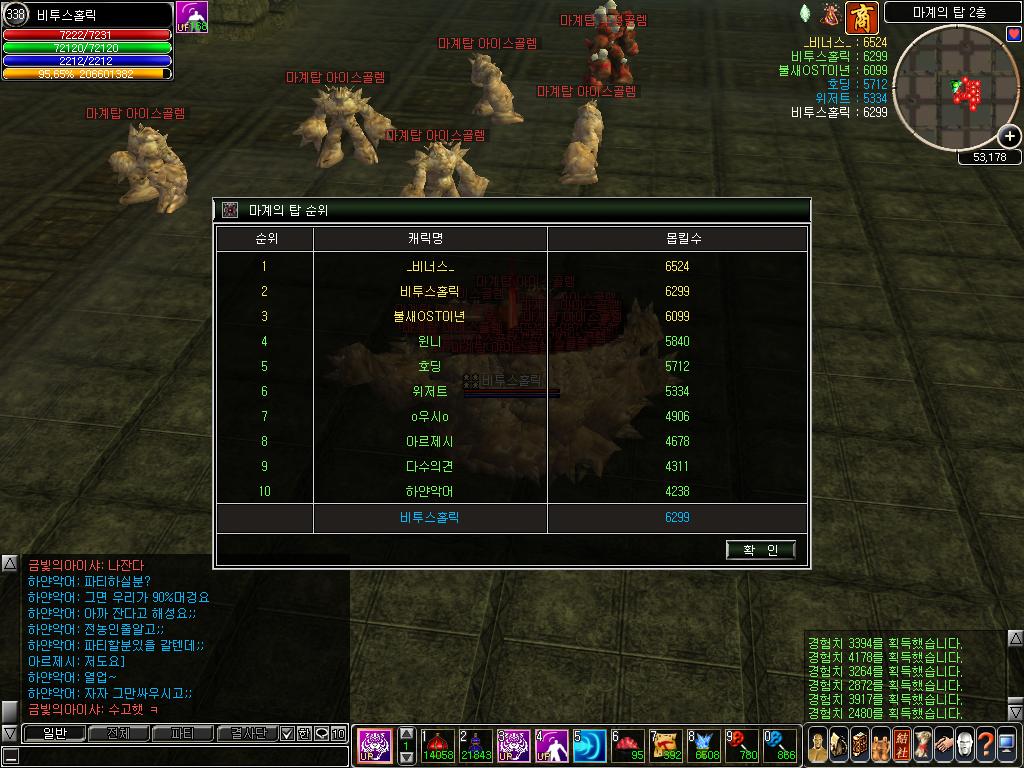Viewport: 1024px width, 768px height.
Task: Switch chat to the 일반 tab
Action: 53,734
